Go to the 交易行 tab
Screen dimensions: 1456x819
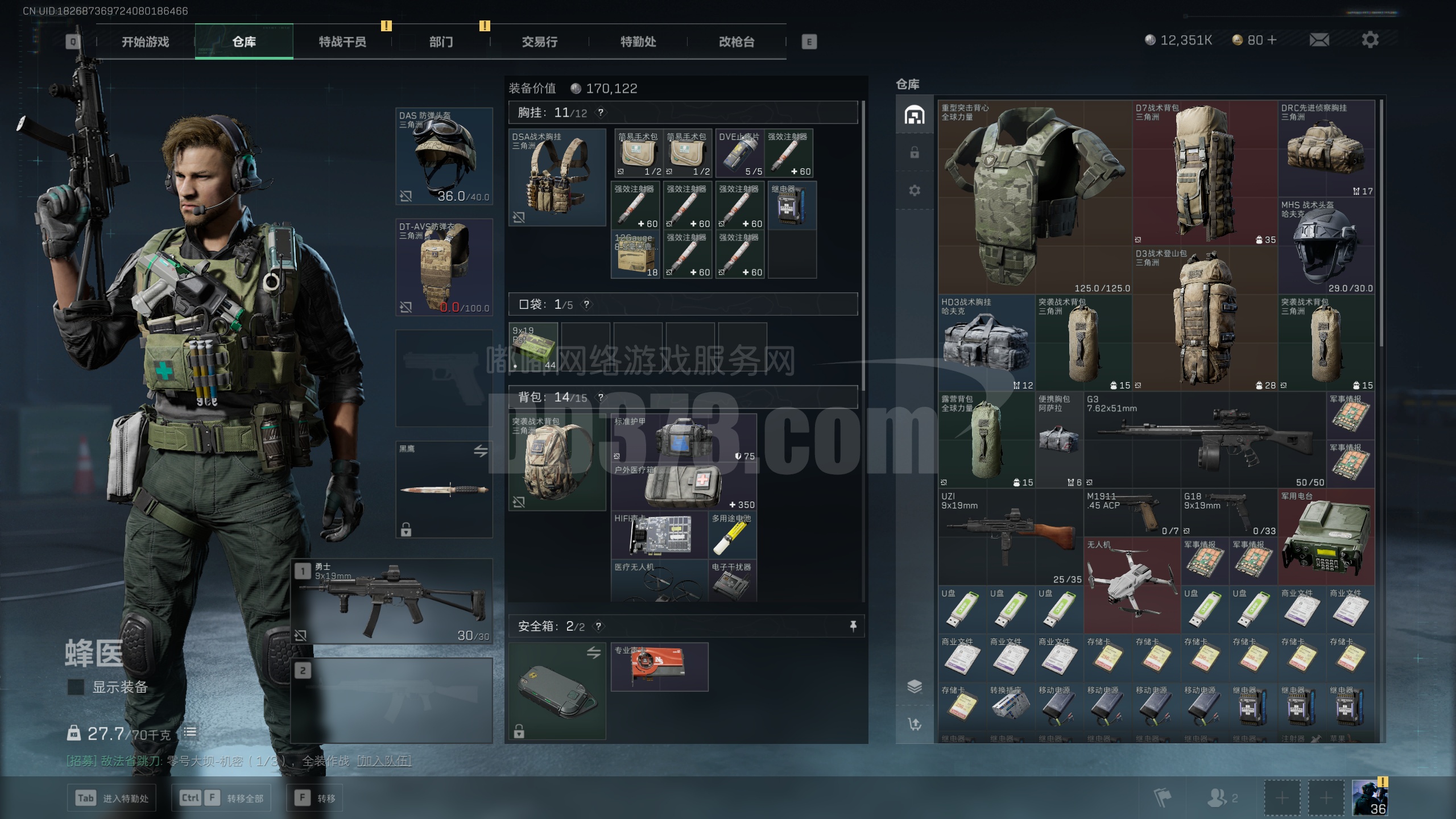pos(540,42)
